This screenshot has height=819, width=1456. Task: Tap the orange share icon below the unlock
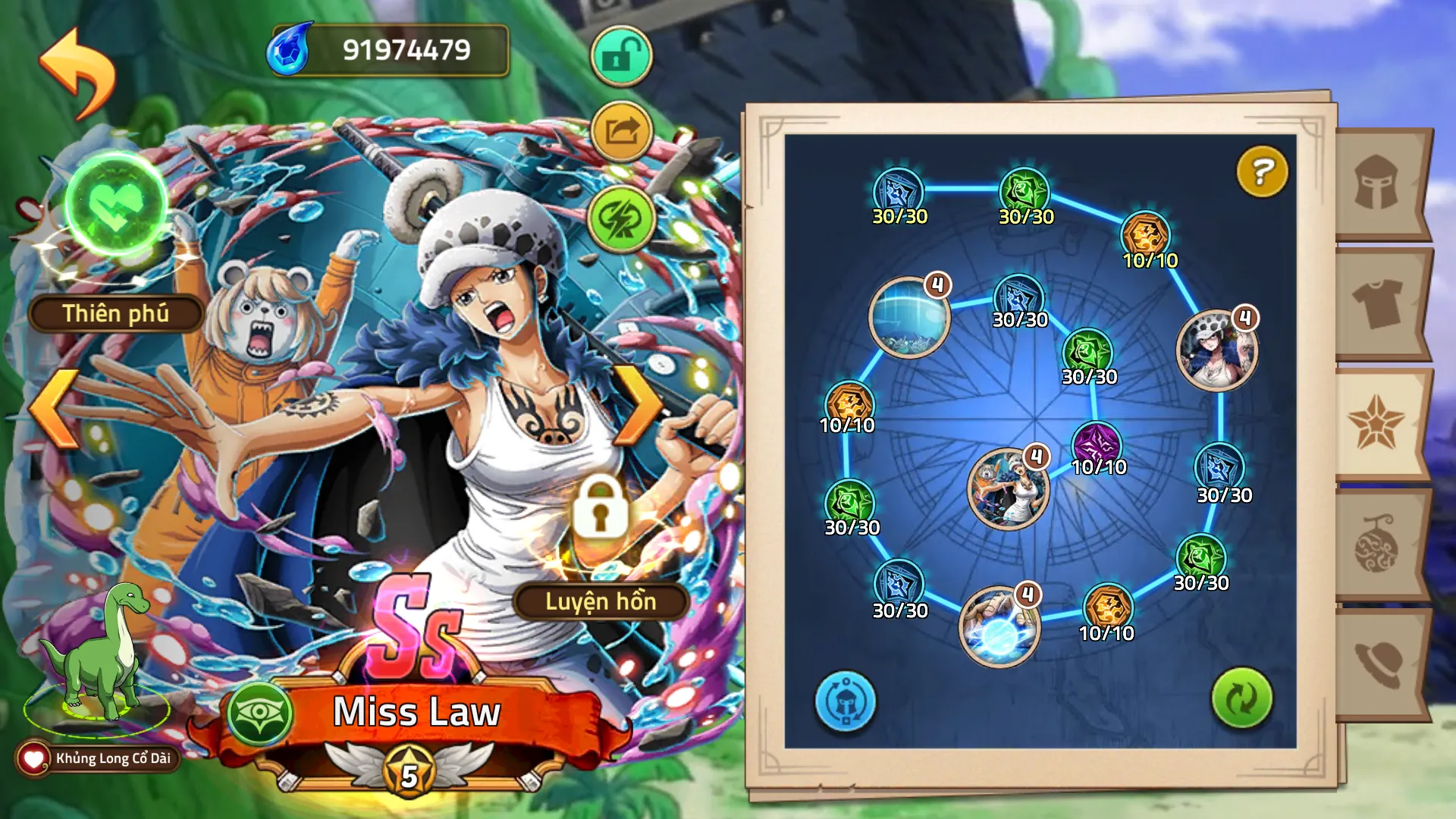tap(620, 130)
